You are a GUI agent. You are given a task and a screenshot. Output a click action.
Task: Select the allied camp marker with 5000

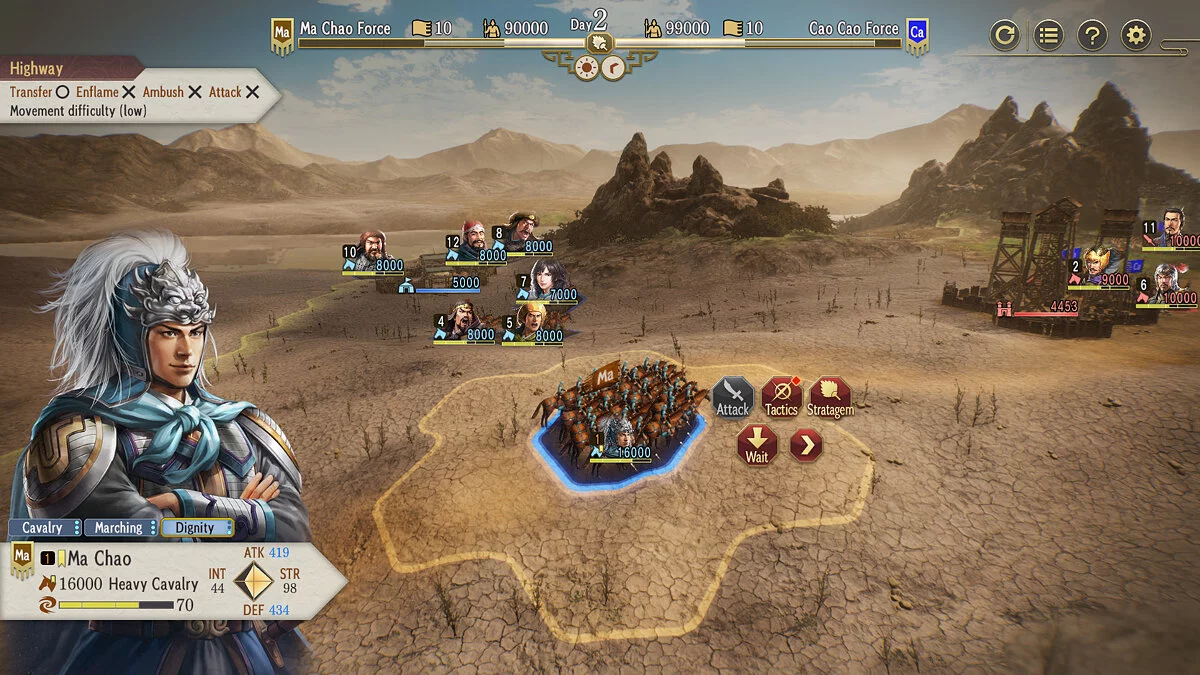[x=439, y=284]
